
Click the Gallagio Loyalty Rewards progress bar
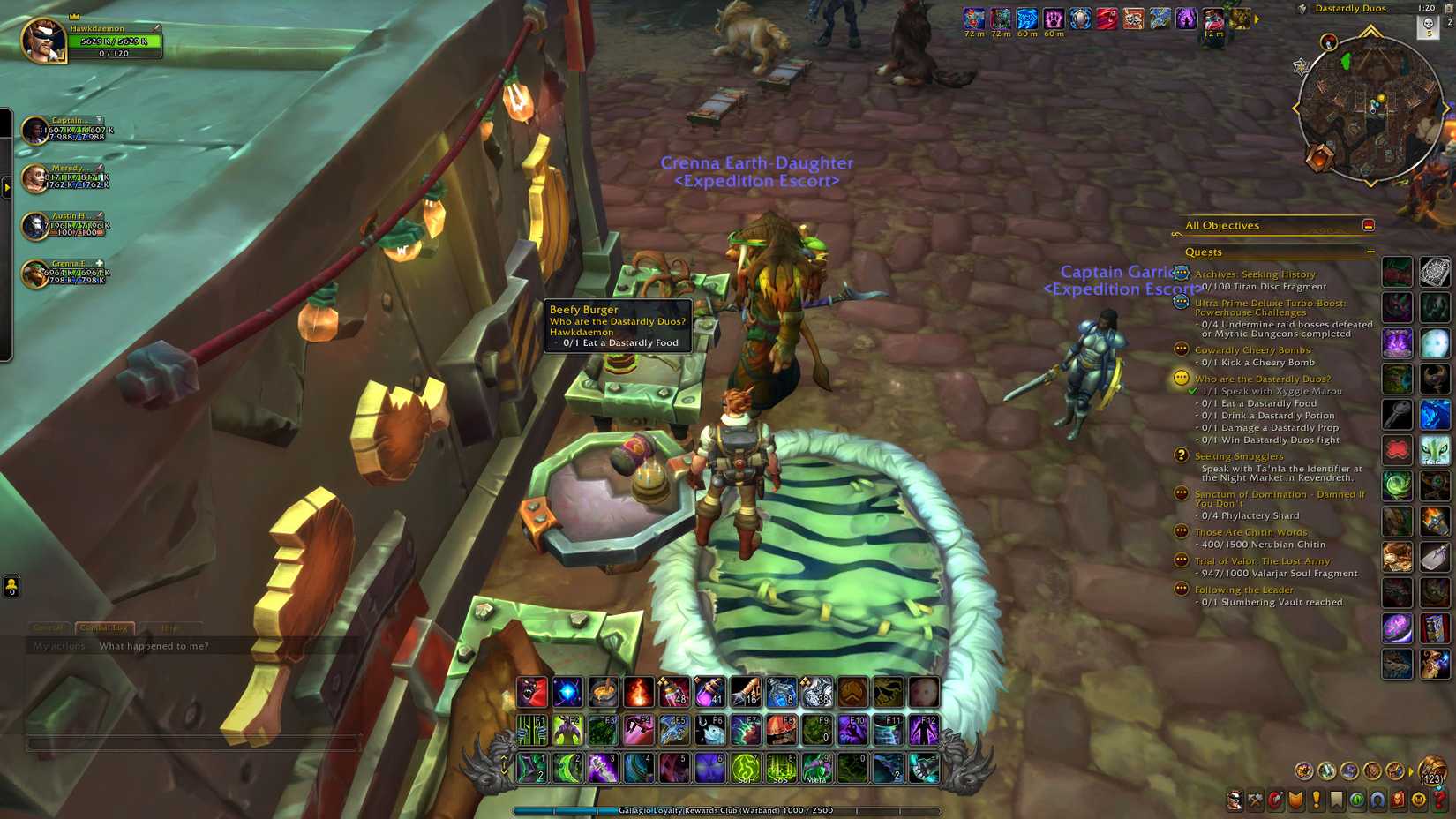pos(732,809)
